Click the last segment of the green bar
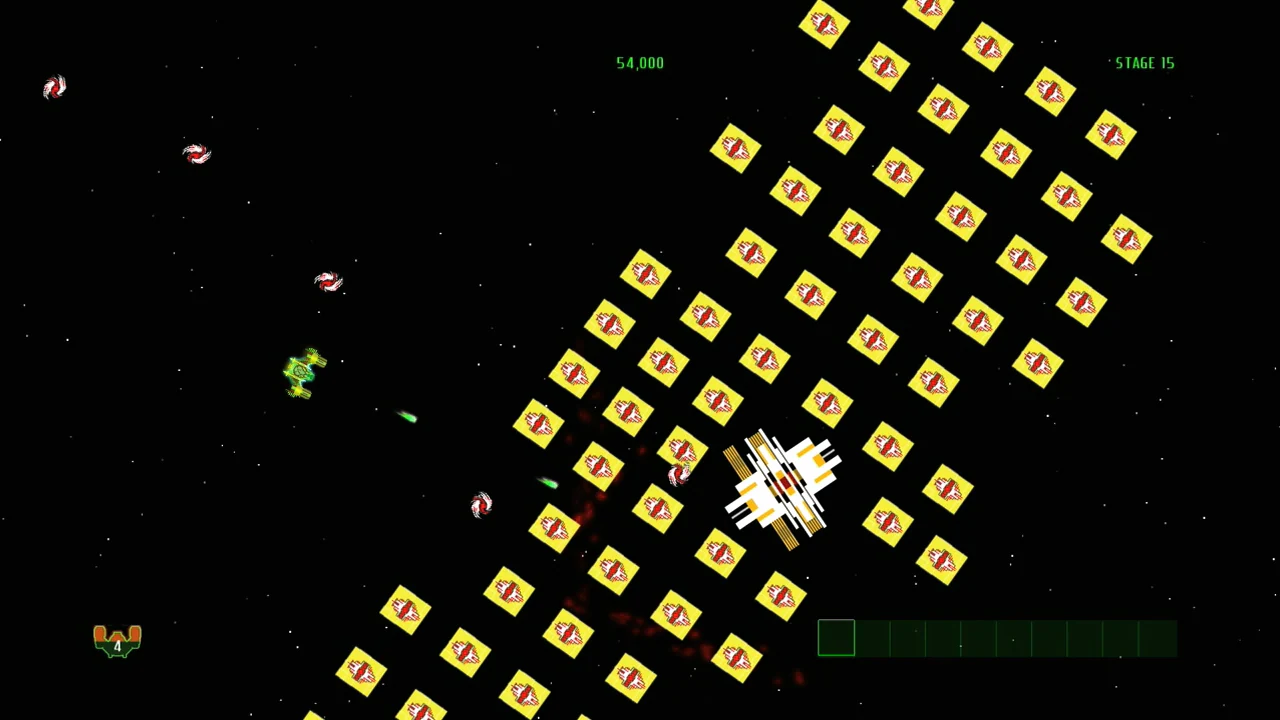Screen dimensions: 1280x720 coord(1160,638)
